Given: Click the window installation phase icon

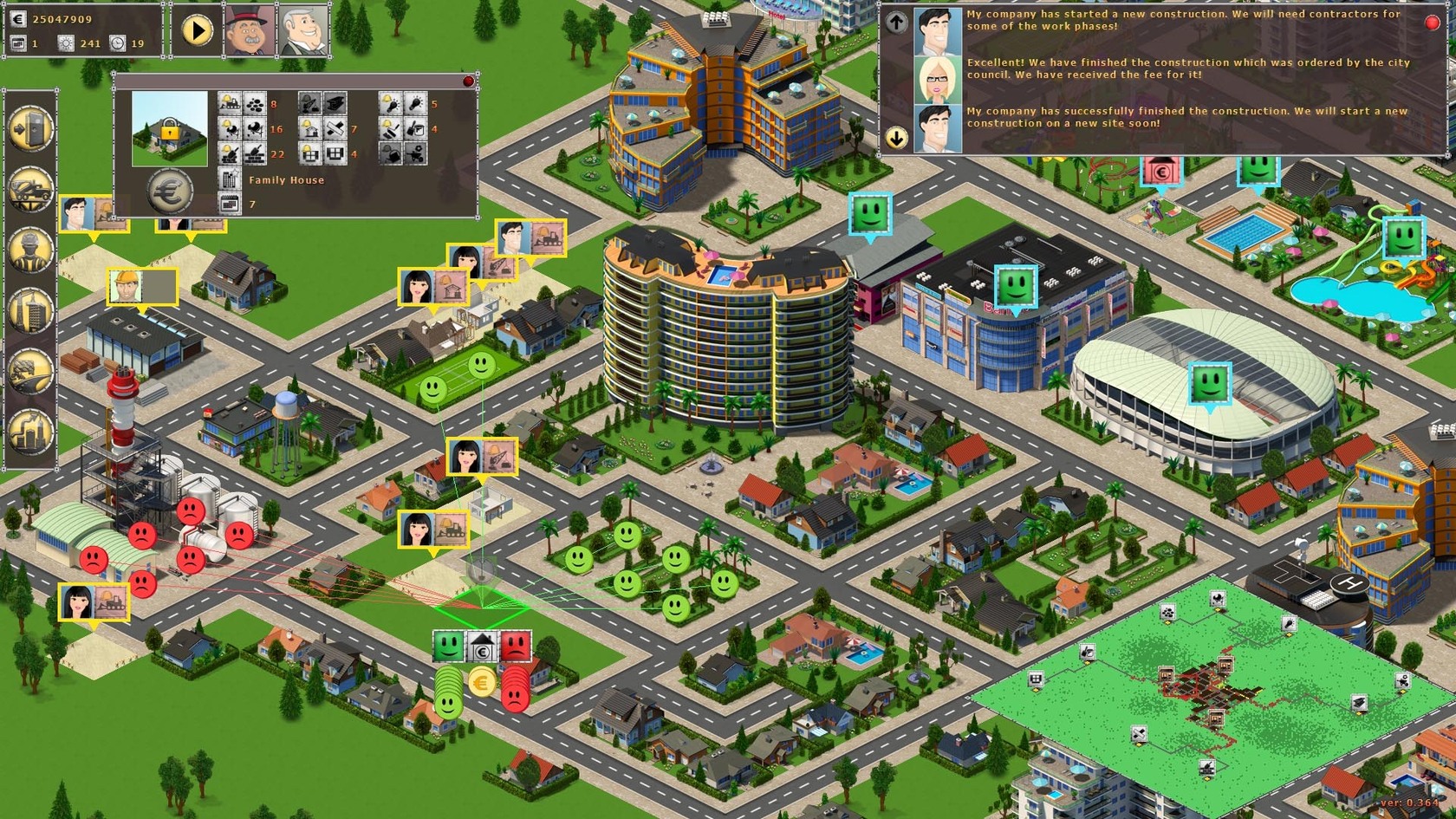Looking at the screenshot, I should [x=309, y=154].
